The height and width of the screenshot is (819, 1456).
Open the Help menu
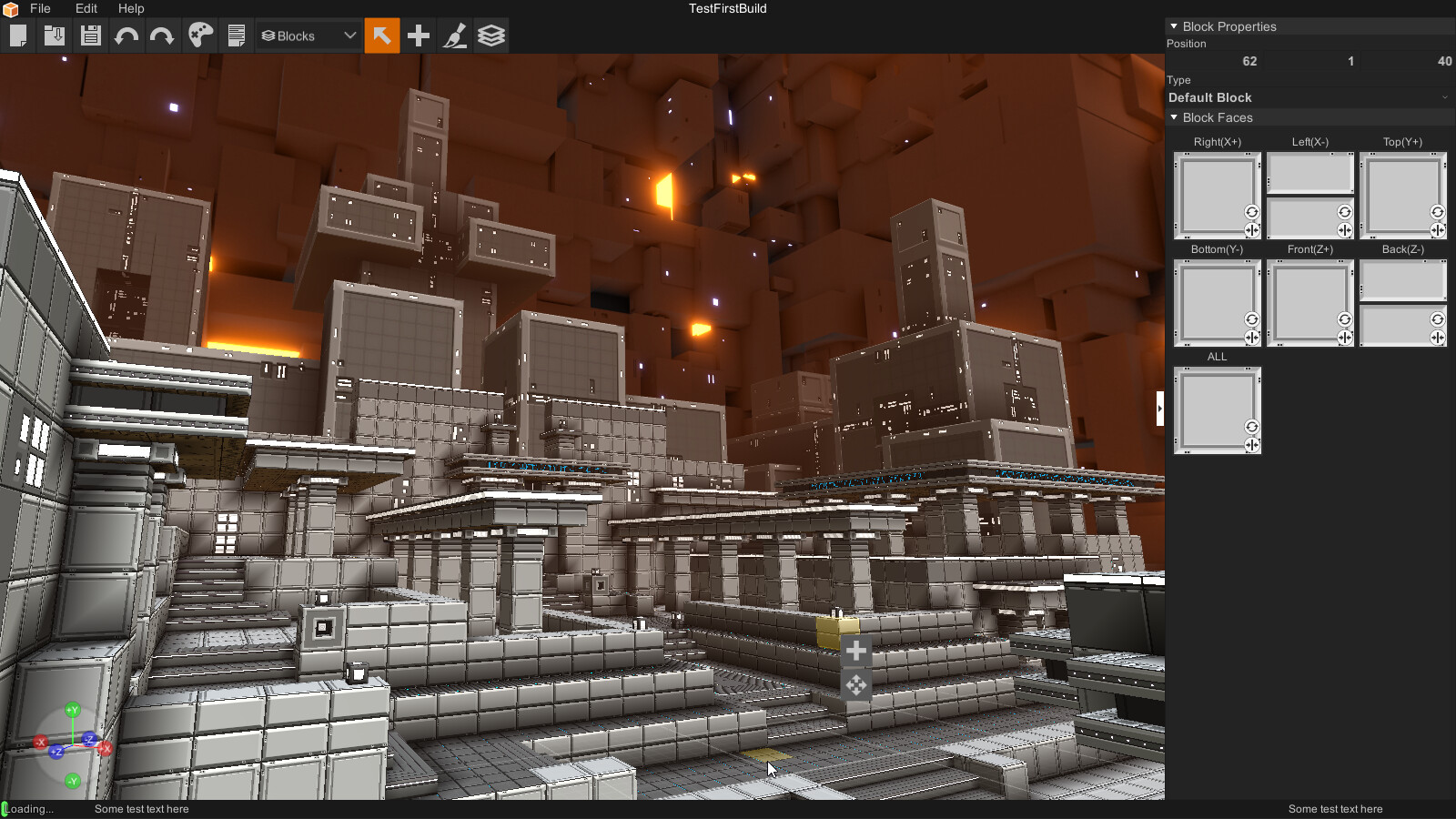pyautogui.click(x=131, y=8)
